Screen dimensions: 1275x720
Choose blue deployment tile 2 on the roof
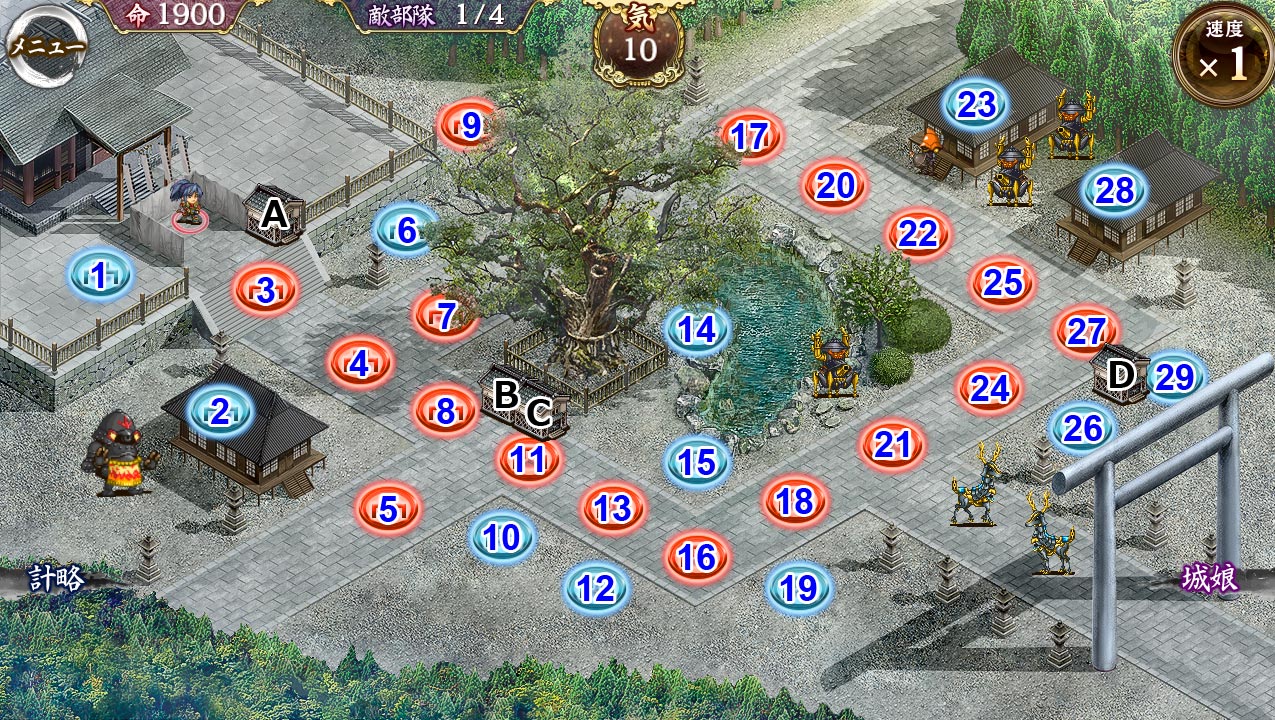(220, 410)
